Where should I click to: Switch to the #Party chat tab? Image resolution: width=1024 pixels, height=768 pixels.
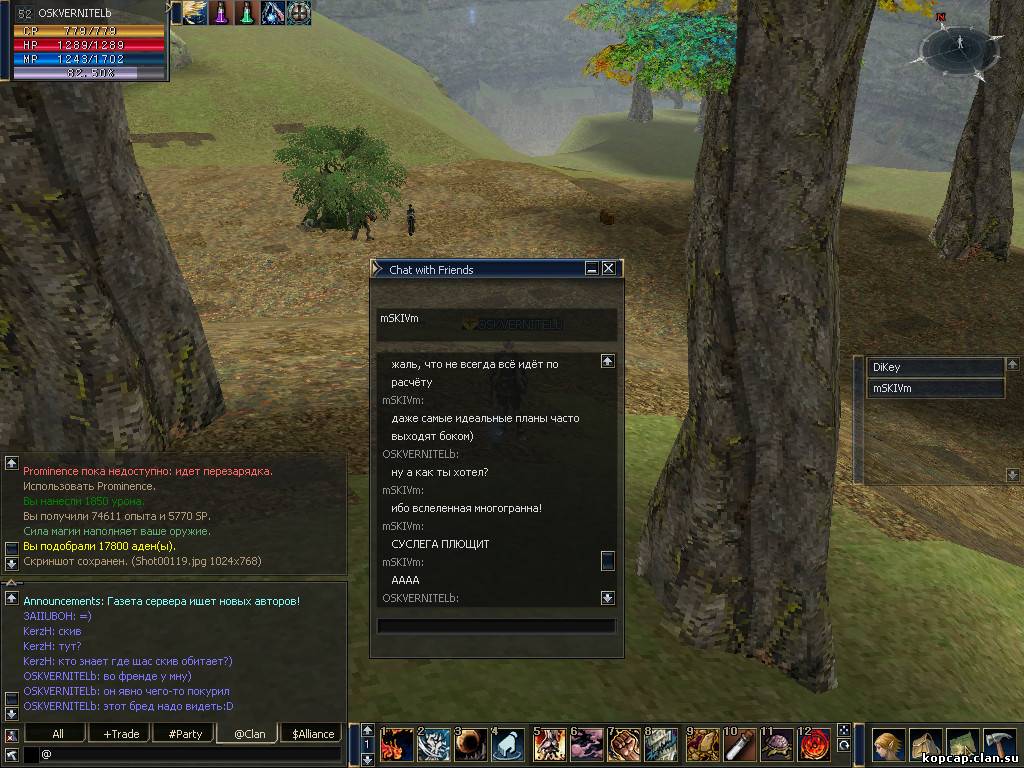pyautogui.click(x=185, y=734)
